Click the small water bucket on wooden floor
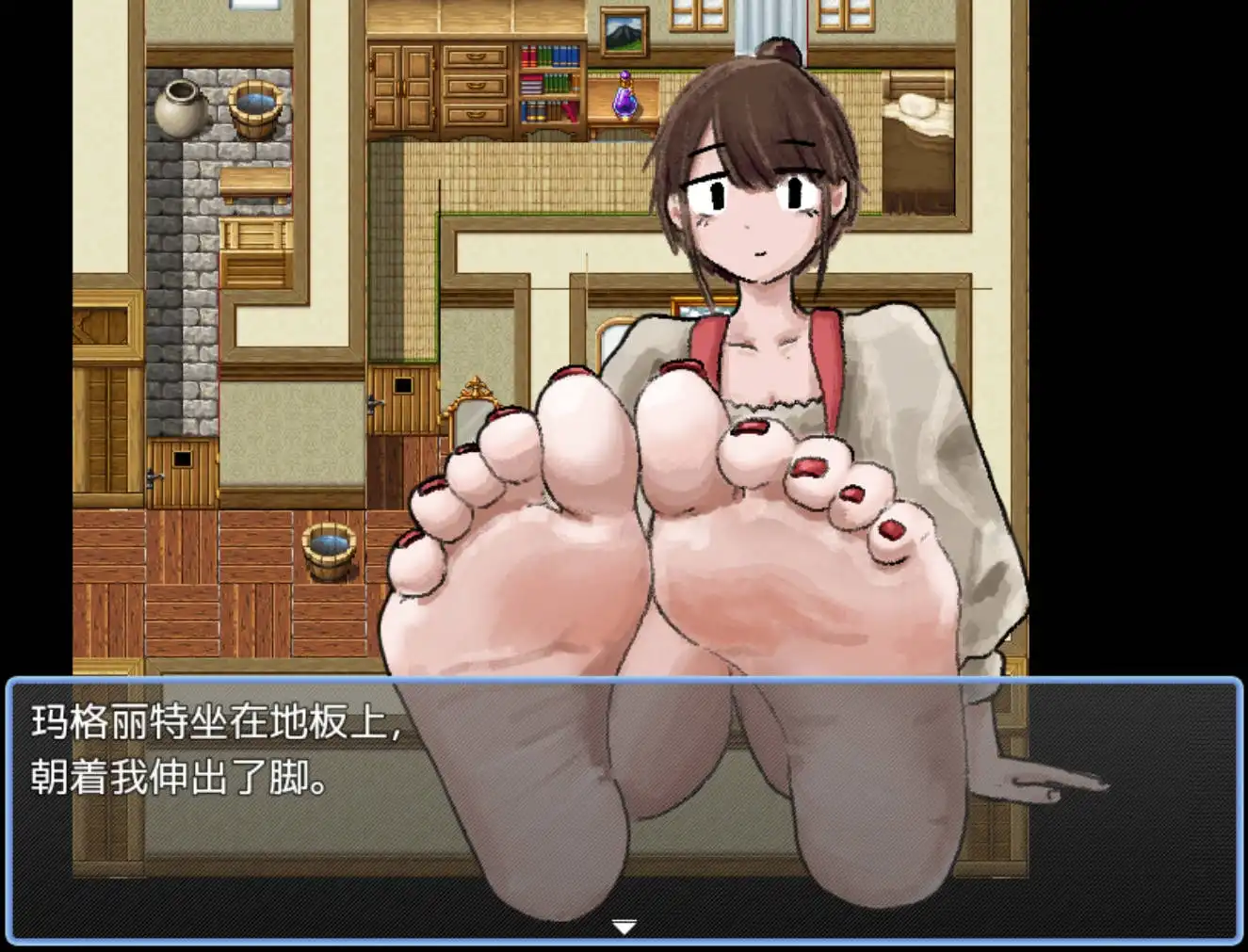 pyautogui.click(x=328, y=551)
